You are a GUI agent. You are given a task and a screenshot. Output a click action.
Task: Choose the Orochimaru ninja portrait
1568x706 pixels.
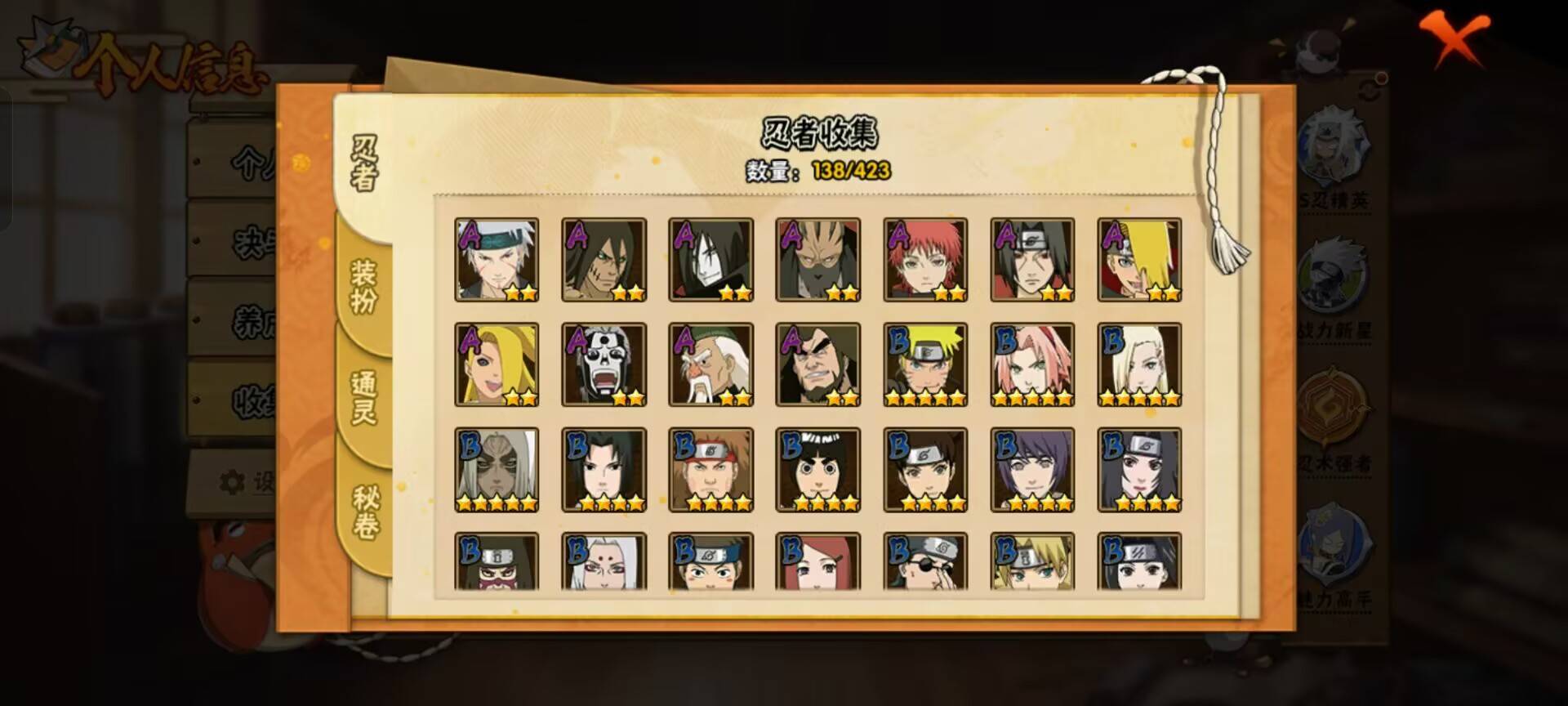tap(710, 260)
